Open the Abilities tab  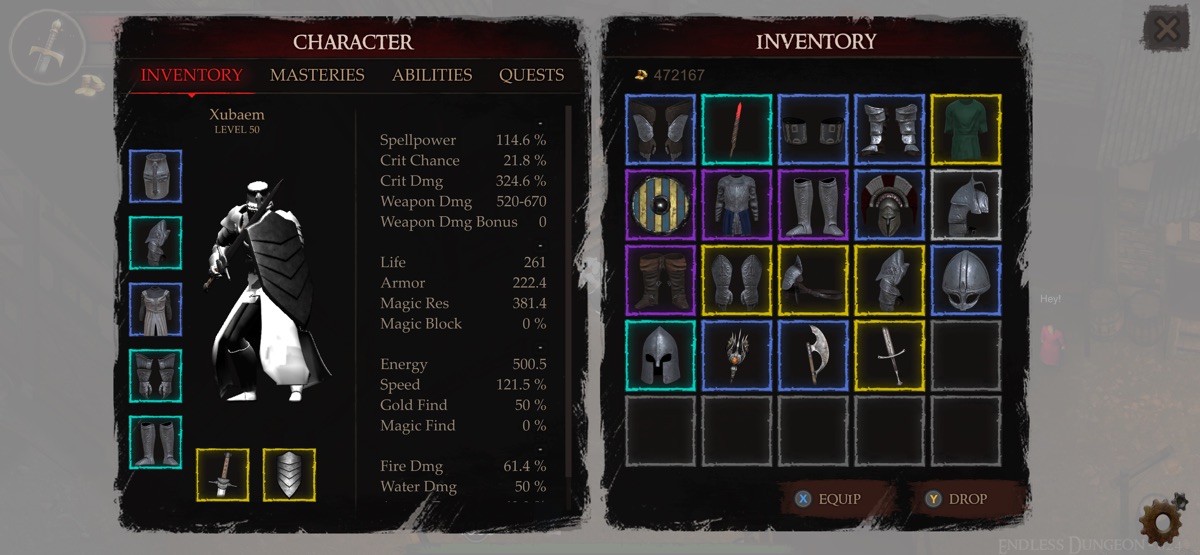(x=432, y=75)
